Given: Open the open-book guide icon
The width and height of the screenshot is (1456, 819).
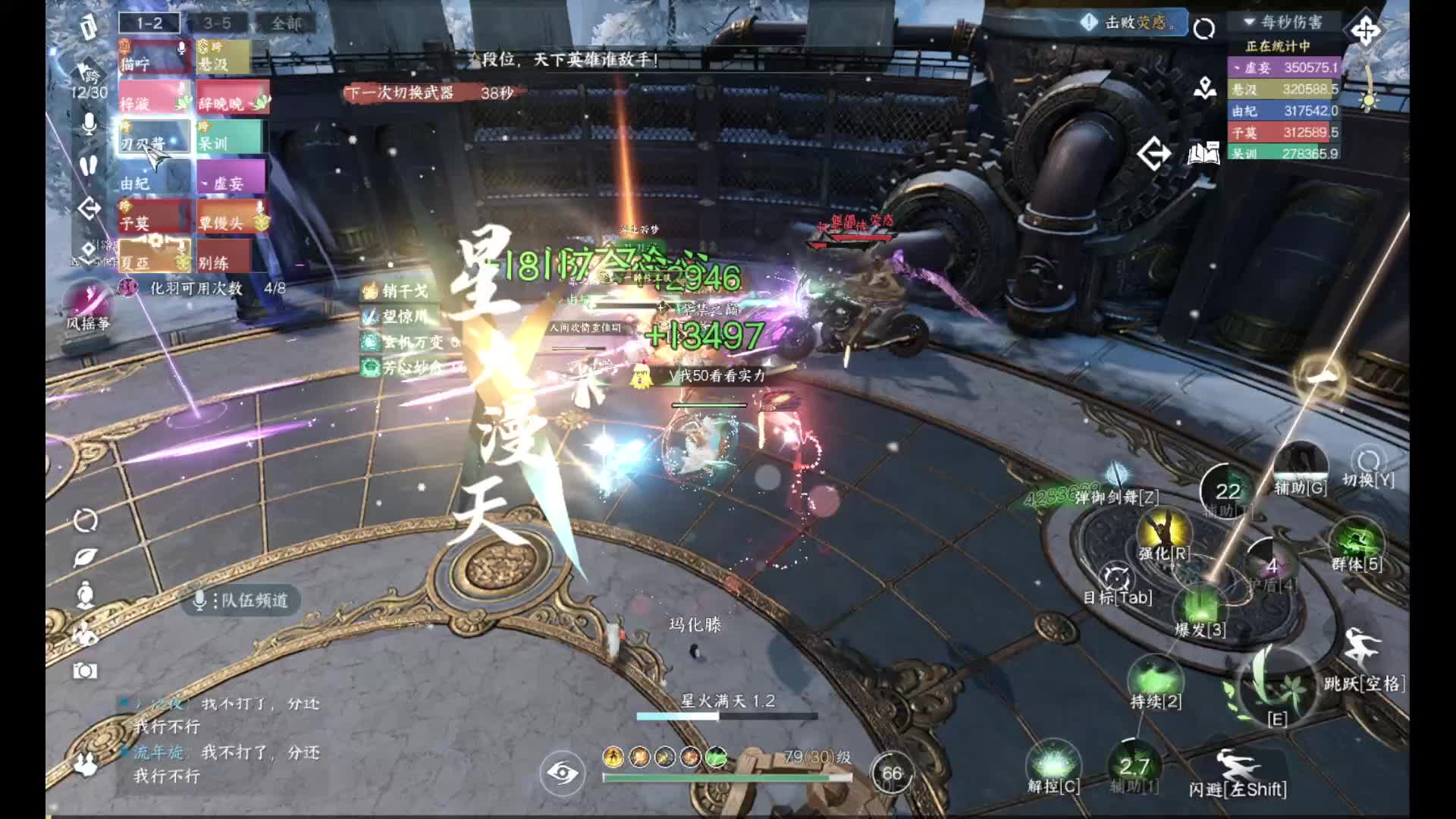Looking at the screenshot, I should (x=1203, y=154).
